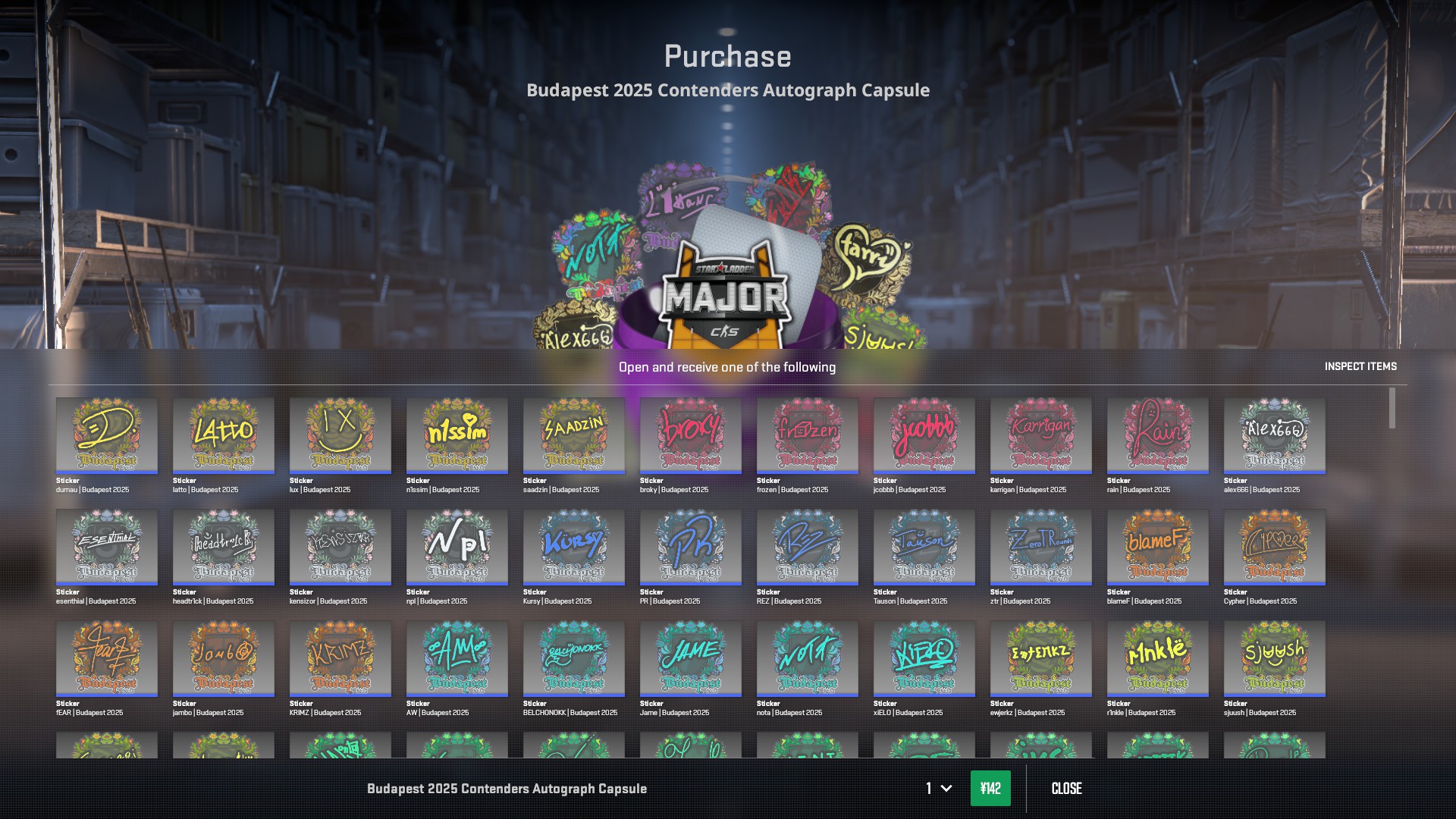View the karrigan sticker
The image size is (1456, 819).
click(1041, 435)
